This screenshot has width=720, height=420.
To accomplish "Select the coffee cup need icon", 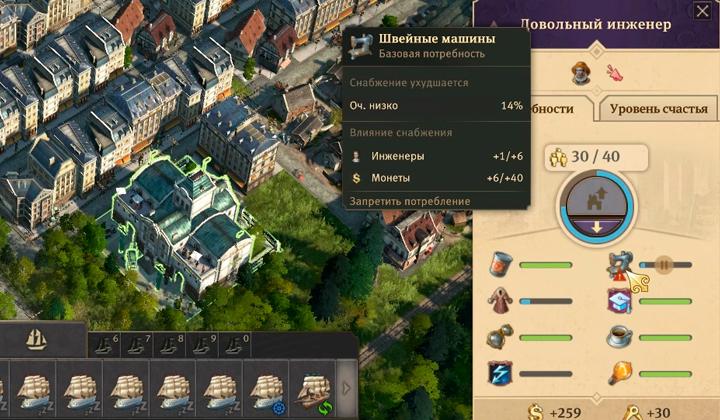I will 619,336.
